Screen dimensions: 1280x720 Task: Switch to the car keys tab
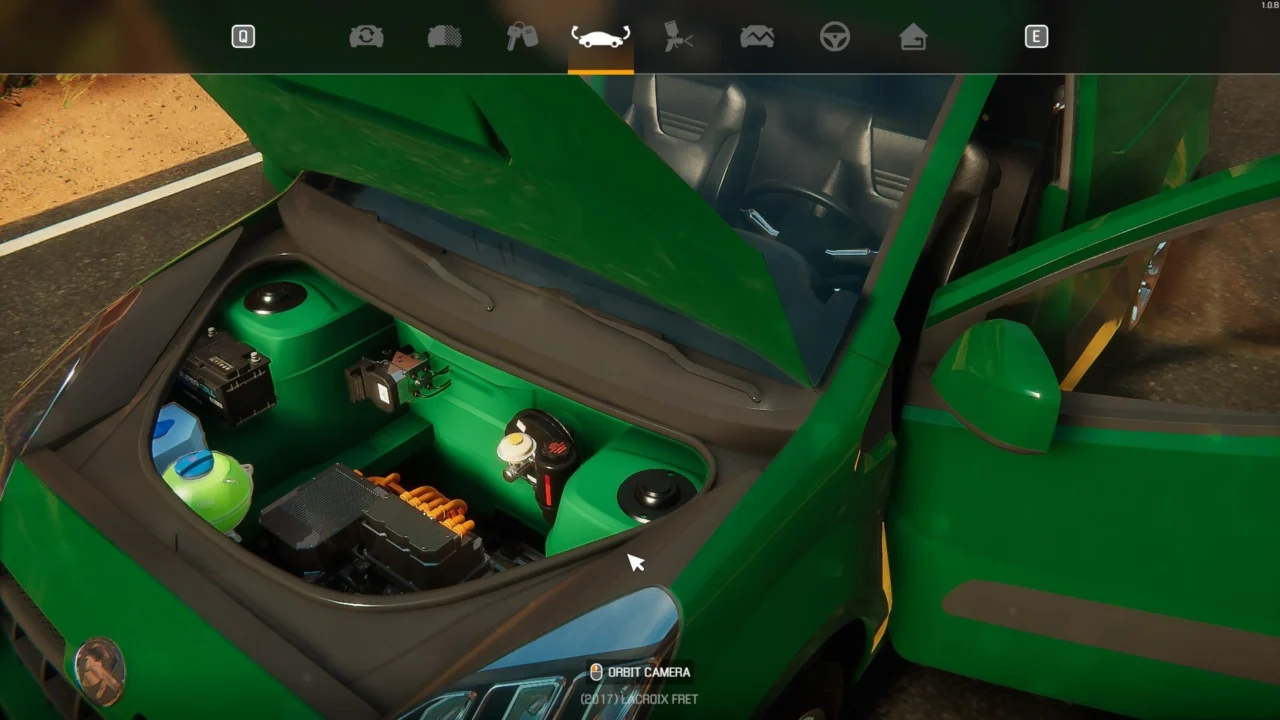coord(522,37)
